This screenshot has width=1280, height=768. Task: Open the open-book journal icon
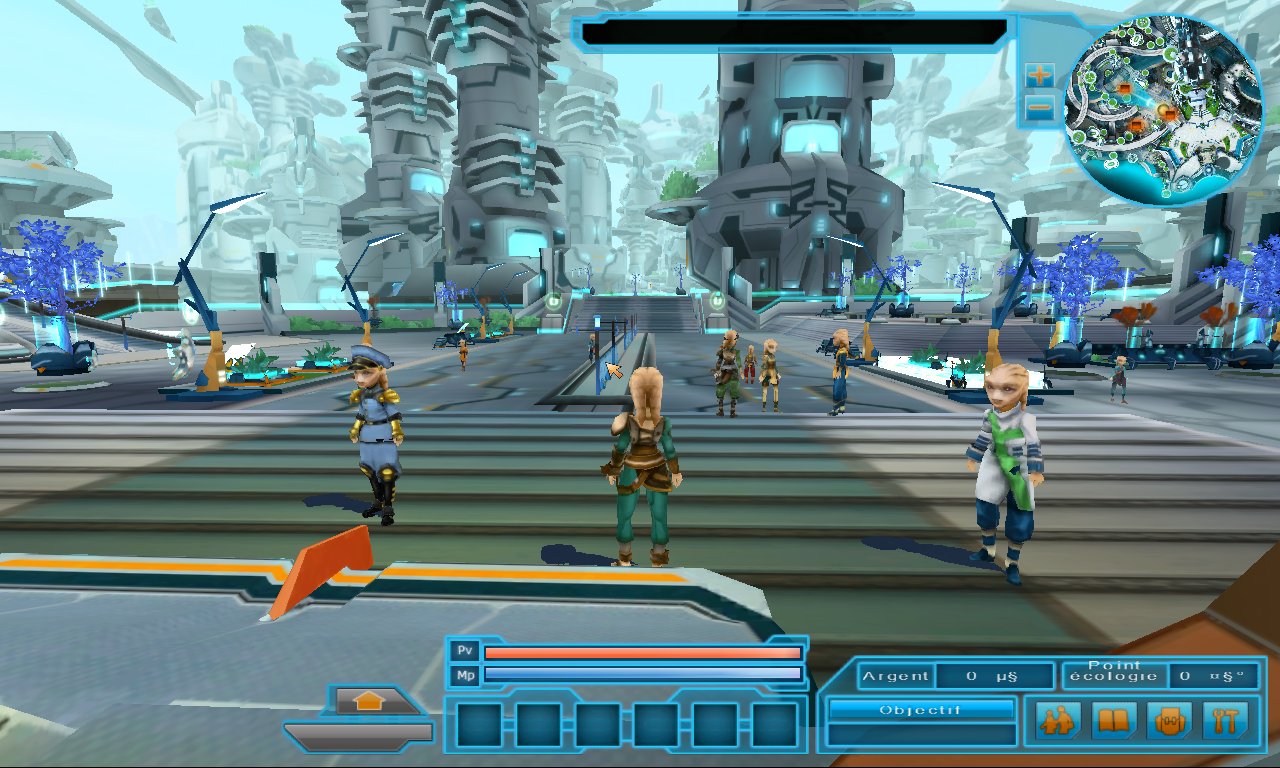click(x=1113, y=720)
